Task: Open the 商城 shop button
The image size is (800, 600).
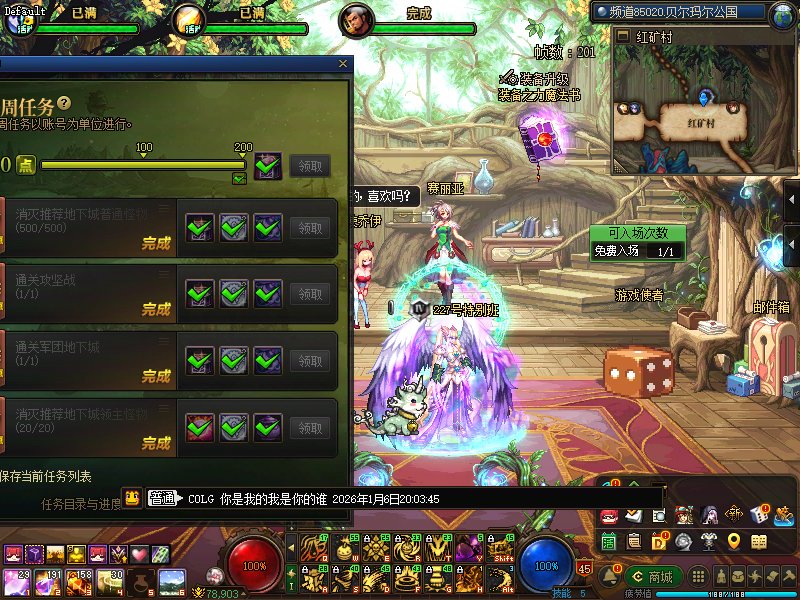Action: [651, 576]
